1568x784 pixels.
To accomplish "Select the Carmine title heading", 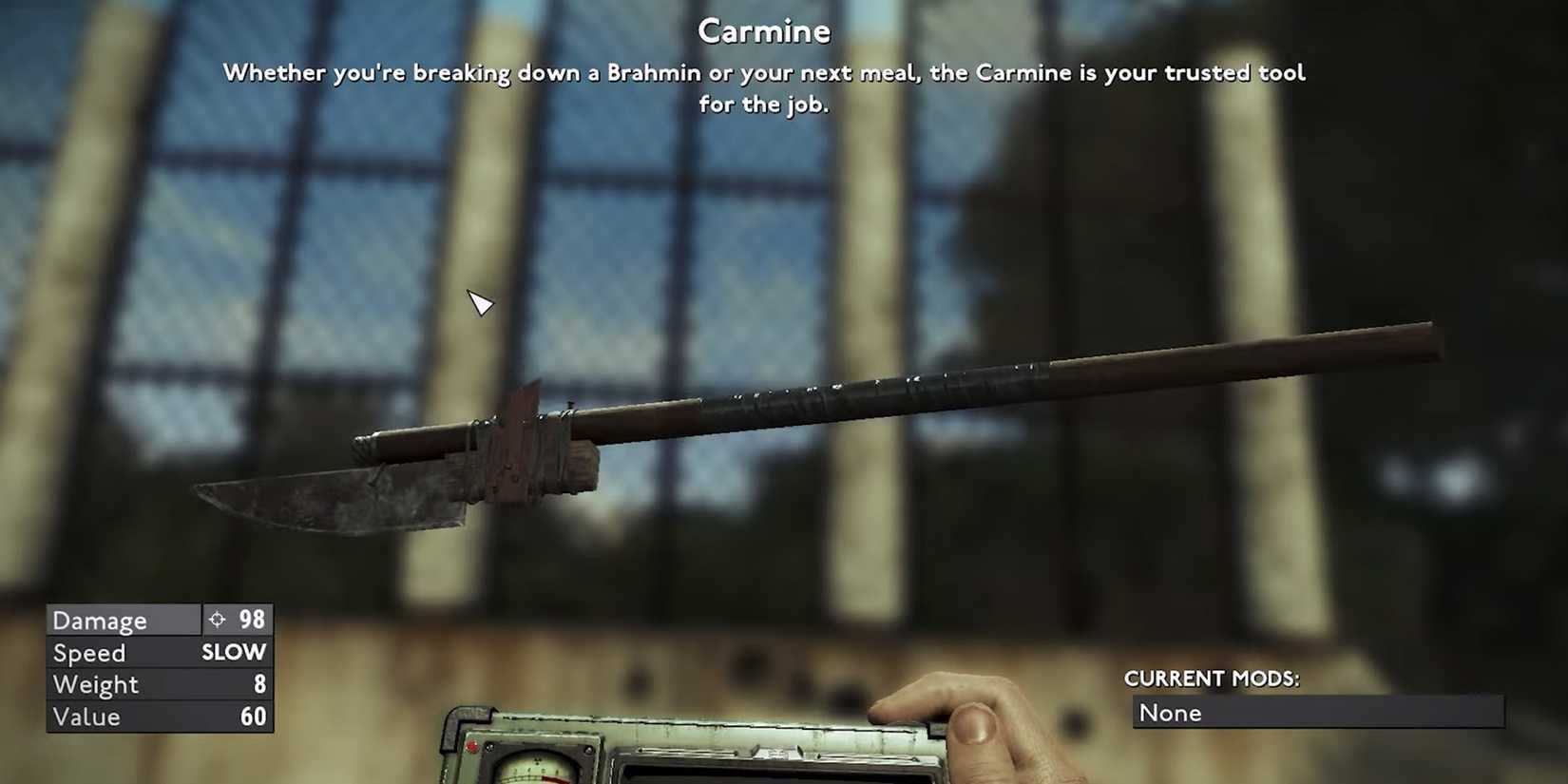I will pos(763,30).
